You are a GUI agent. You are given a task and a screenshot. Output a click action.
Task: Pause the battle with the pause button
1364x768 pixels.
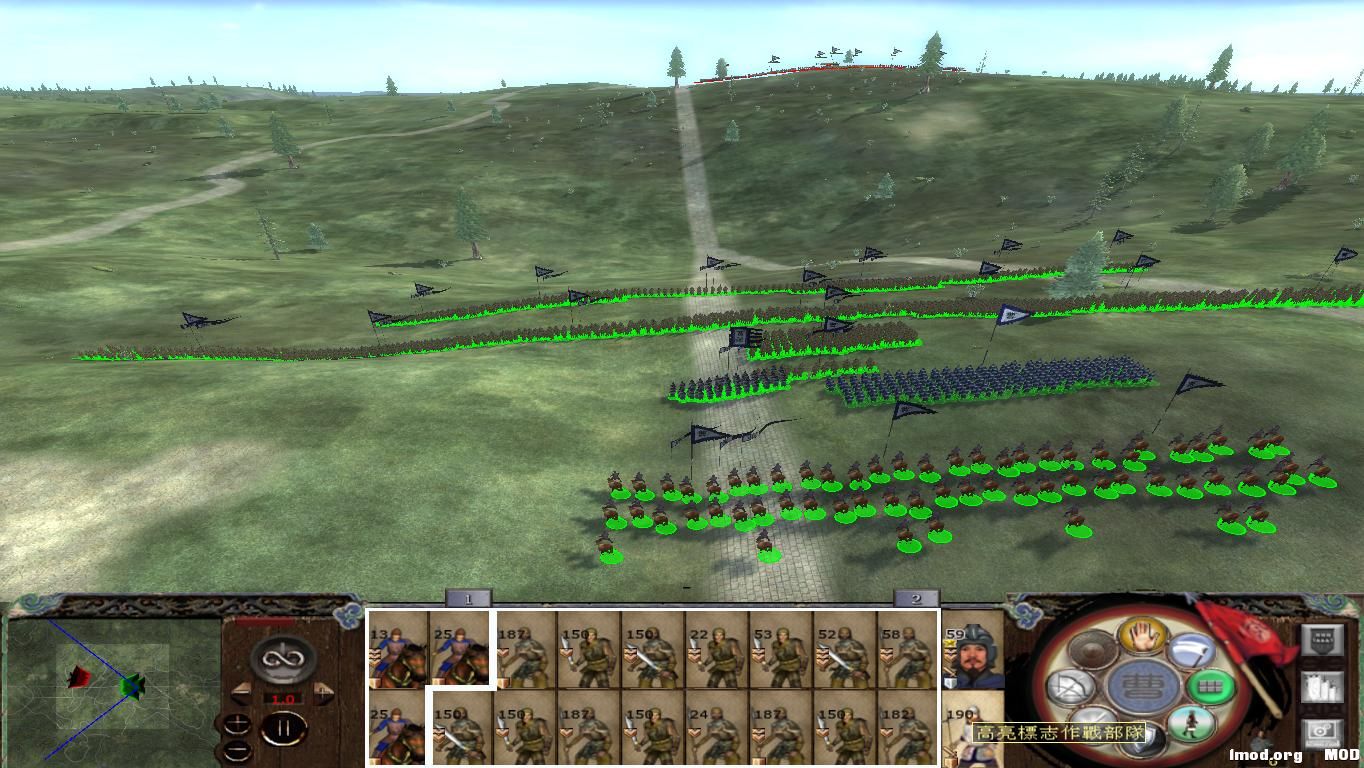[284, 727]
